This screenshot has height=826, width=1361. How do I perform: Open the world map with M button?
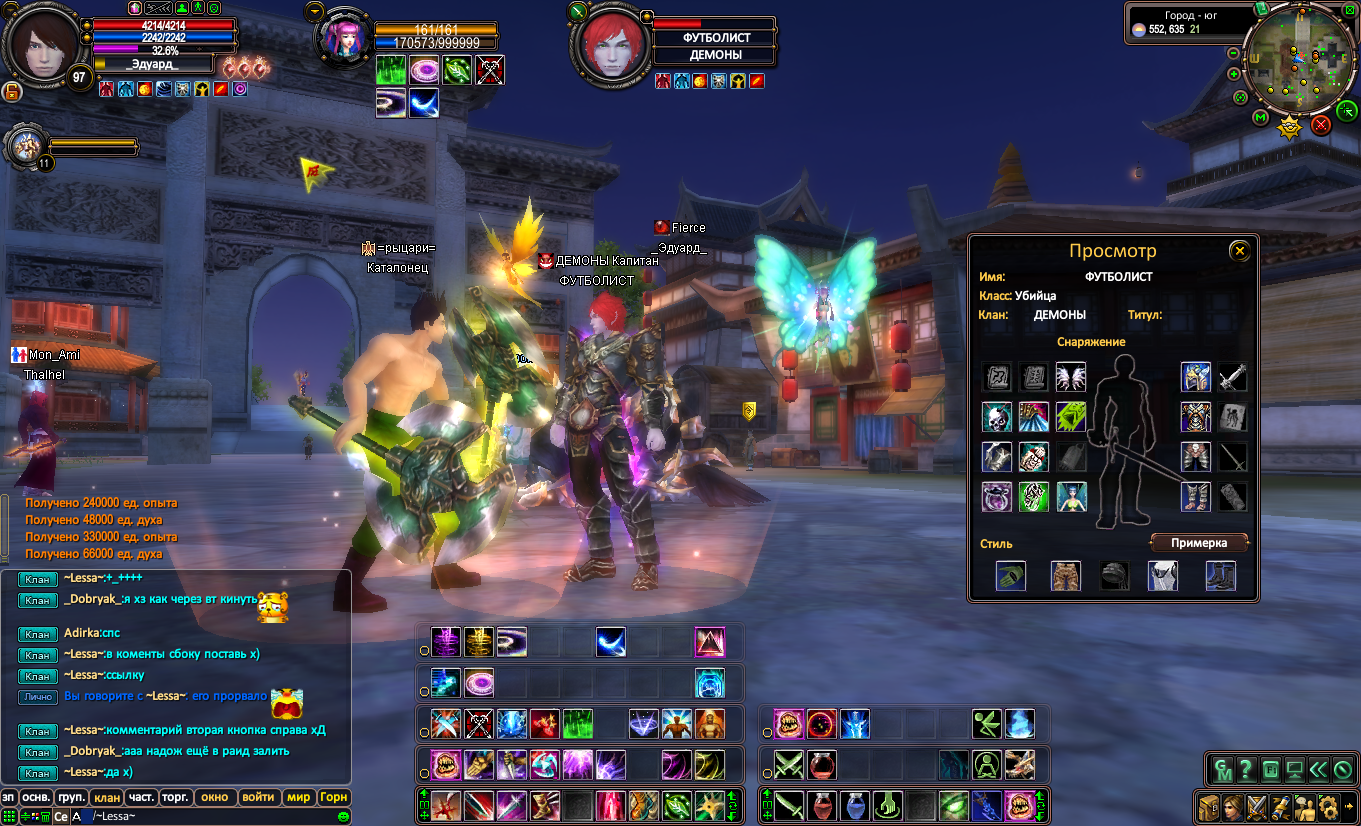click(x=1261, y=118)
